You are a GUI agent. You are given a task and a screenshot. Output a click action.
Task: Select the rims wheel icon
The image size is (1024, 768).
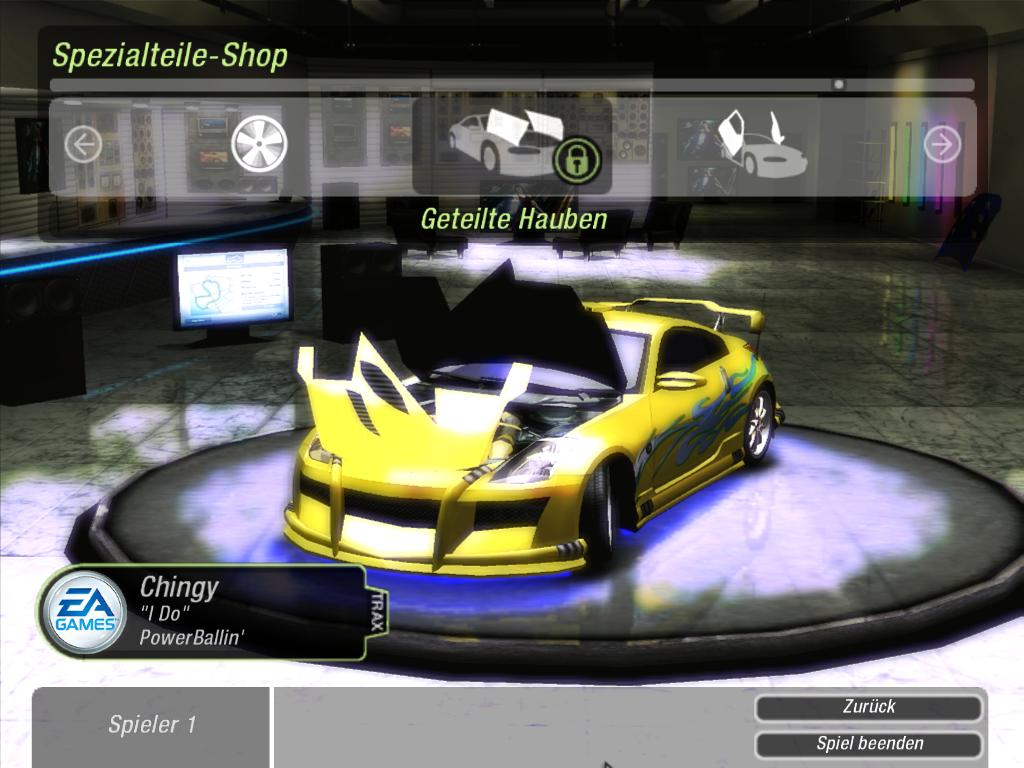coord(259,144)
